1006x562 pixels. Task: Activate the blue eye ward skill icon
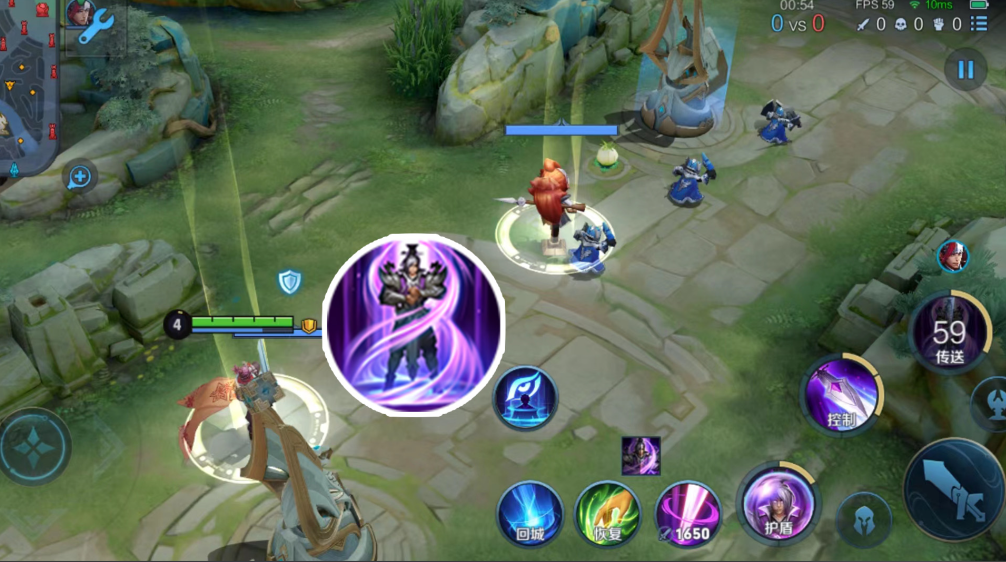tap(525, 398)
